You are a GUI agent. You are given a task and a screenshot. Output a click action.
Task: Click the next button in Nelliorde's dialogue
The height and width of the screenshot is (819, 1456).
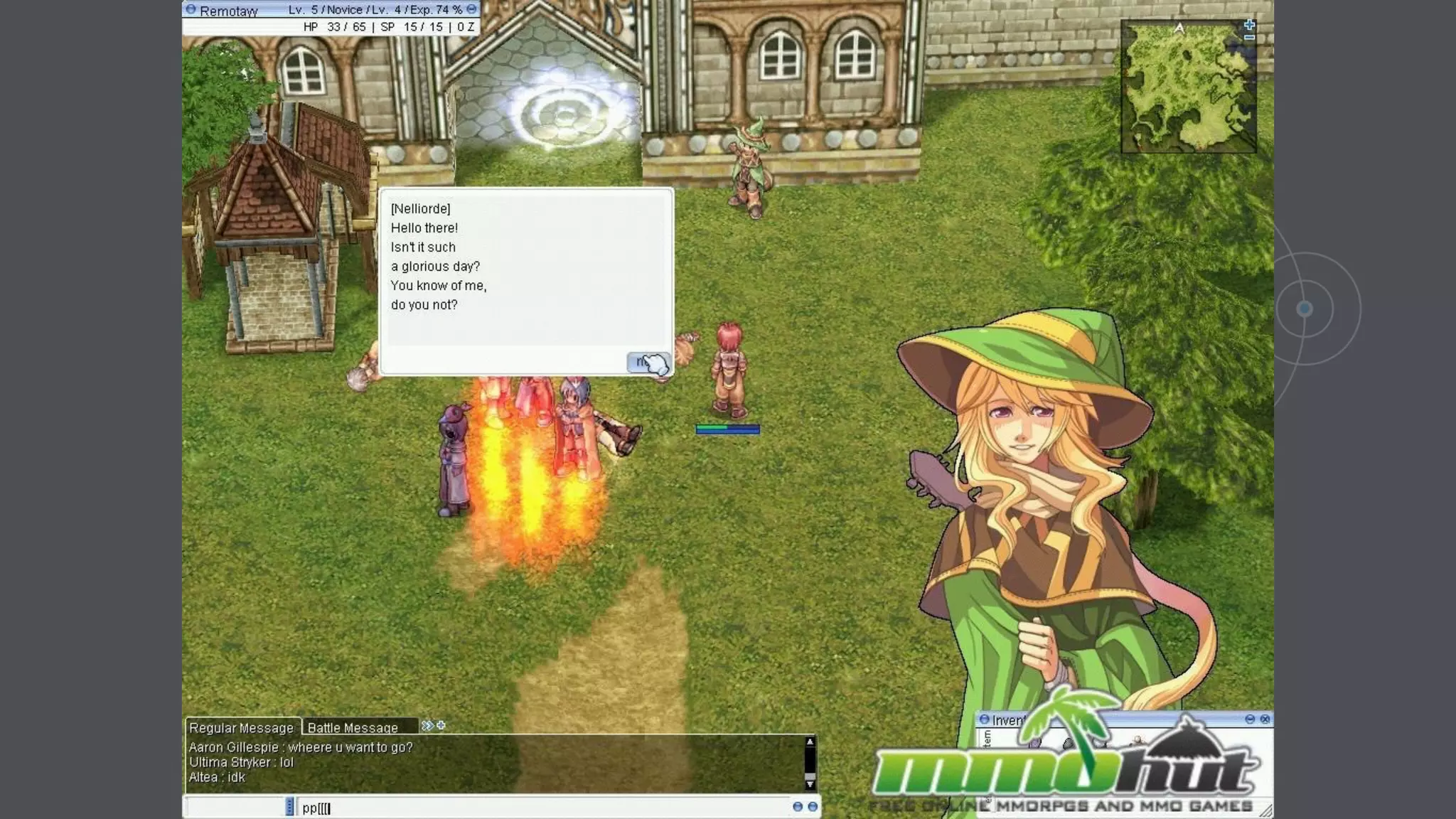[x=647, y=363]
